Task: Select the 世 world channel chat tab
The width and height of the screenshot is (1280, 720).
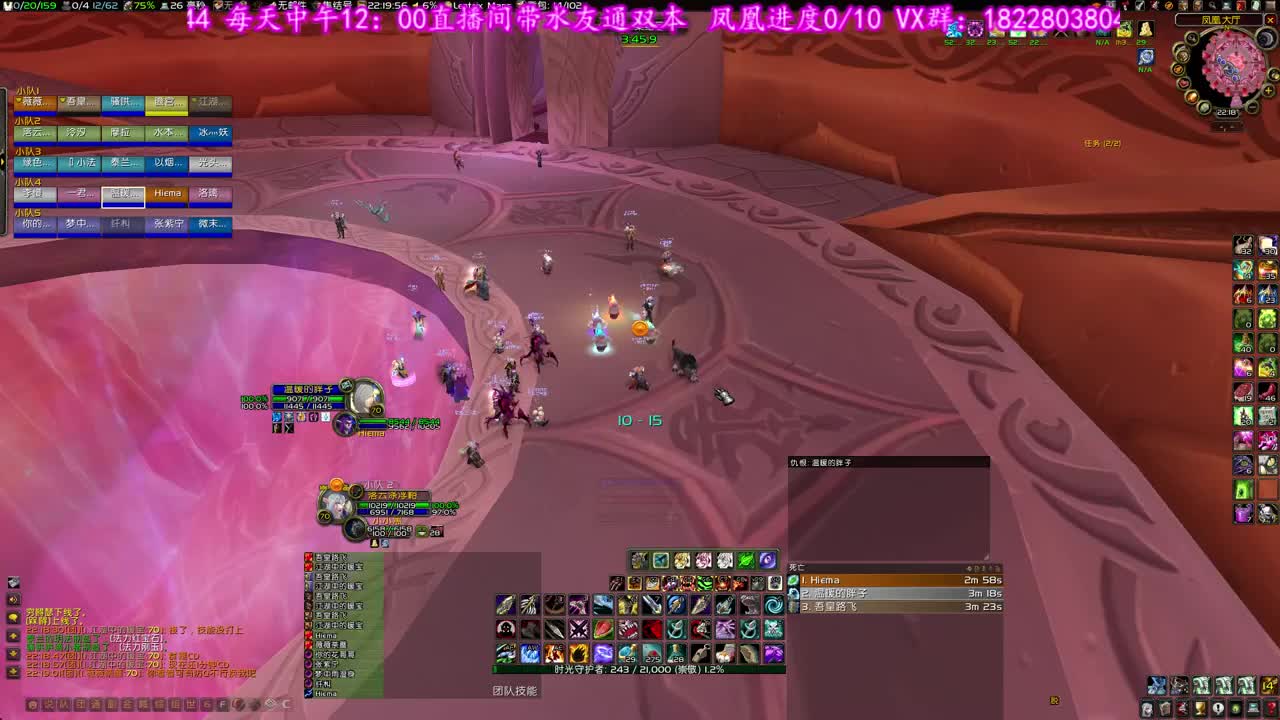Action: (x=190, y=705)
